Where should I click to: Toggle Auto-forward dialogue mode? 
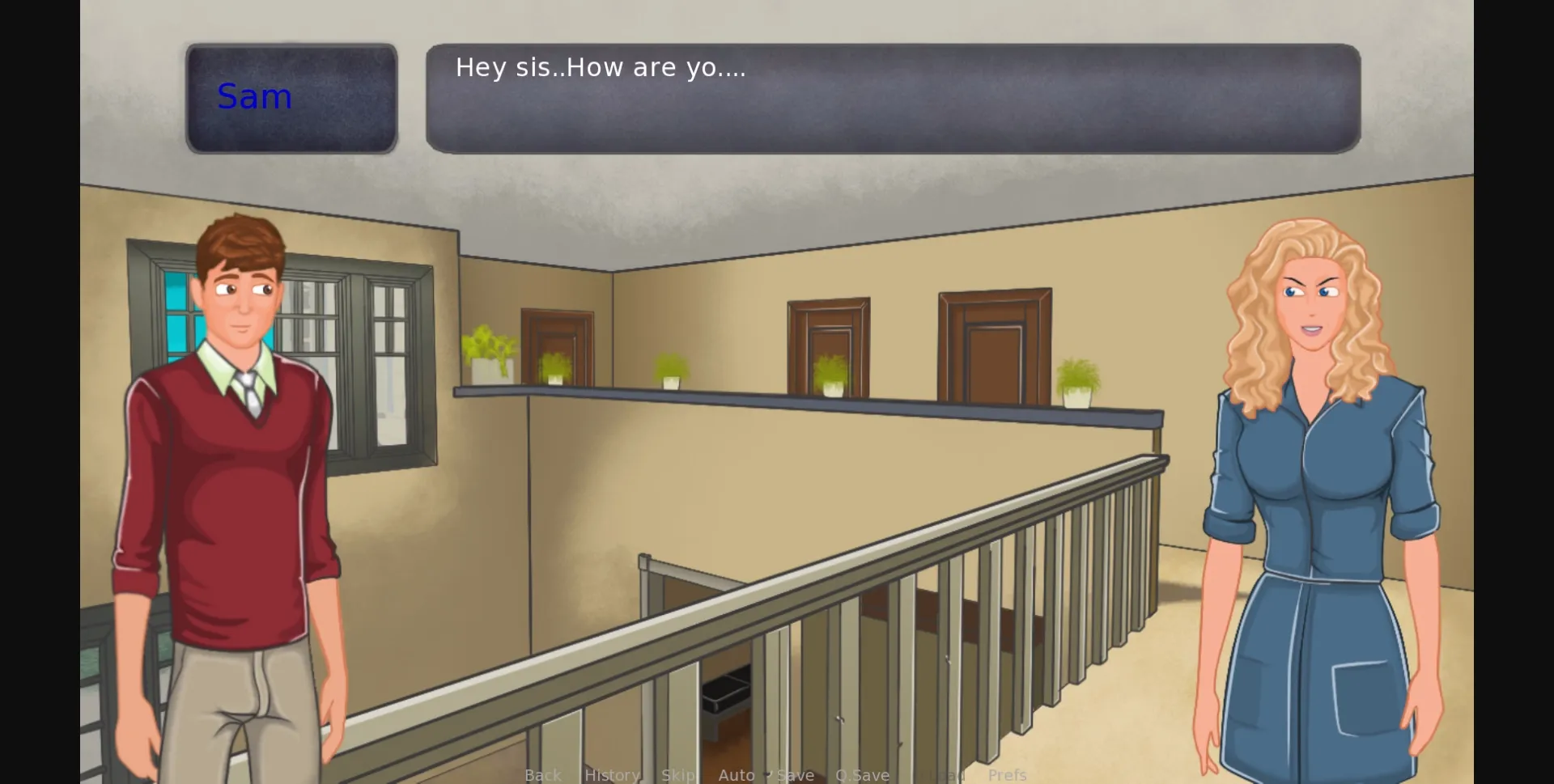737,774
